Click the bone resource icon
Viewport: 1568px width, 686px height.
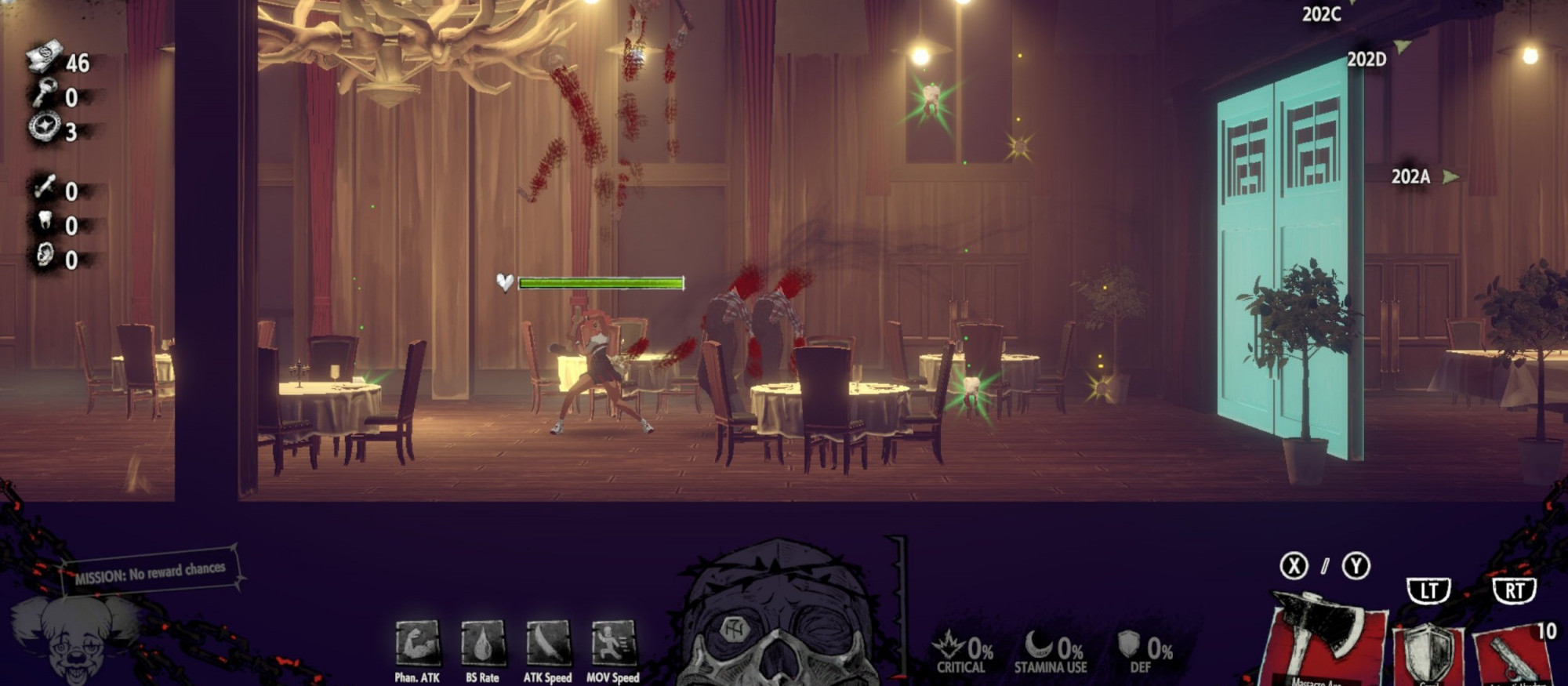44,188
